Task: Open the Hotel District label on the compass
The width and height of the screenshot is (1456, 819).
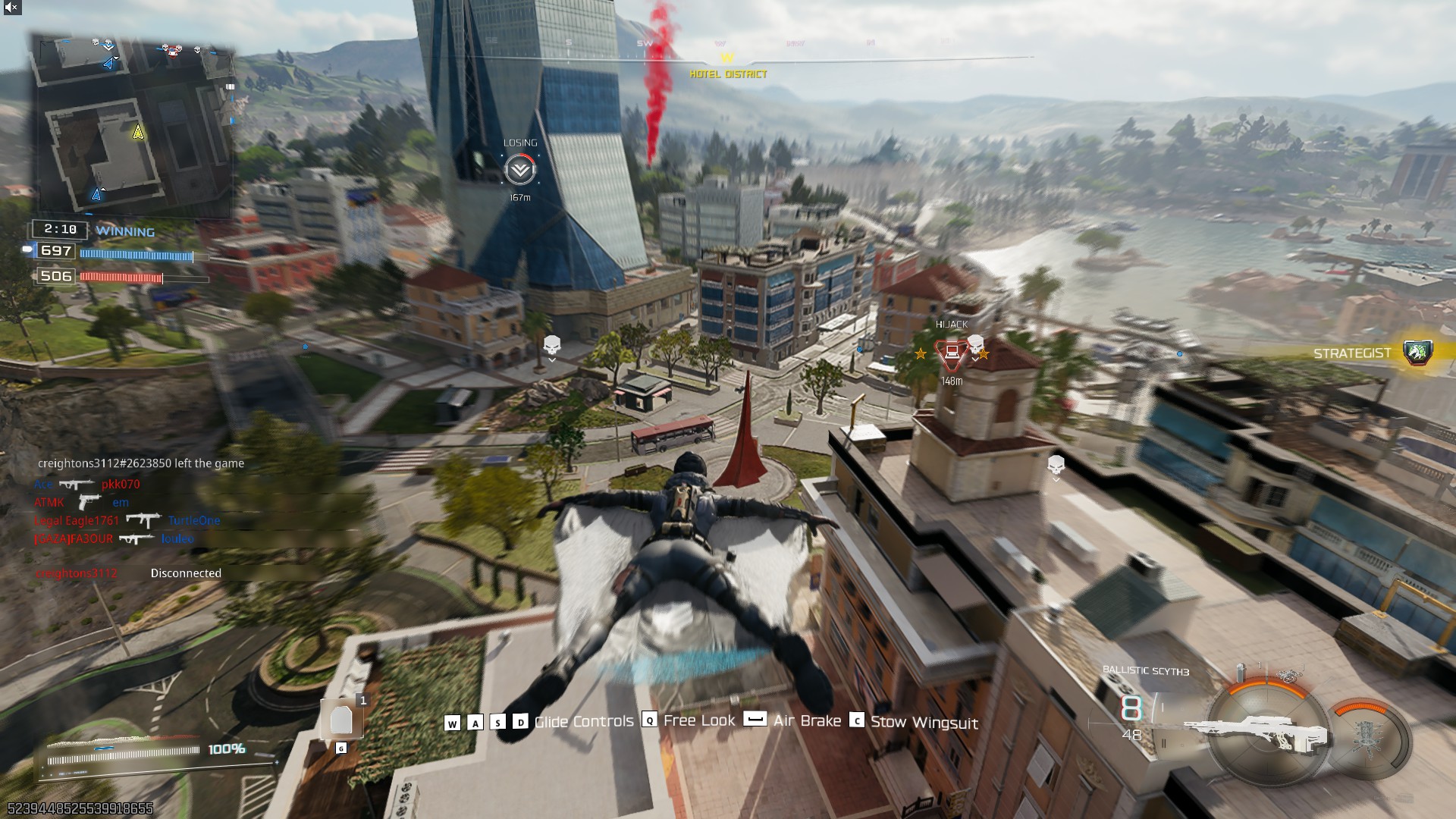Action: tap(726, 74)
